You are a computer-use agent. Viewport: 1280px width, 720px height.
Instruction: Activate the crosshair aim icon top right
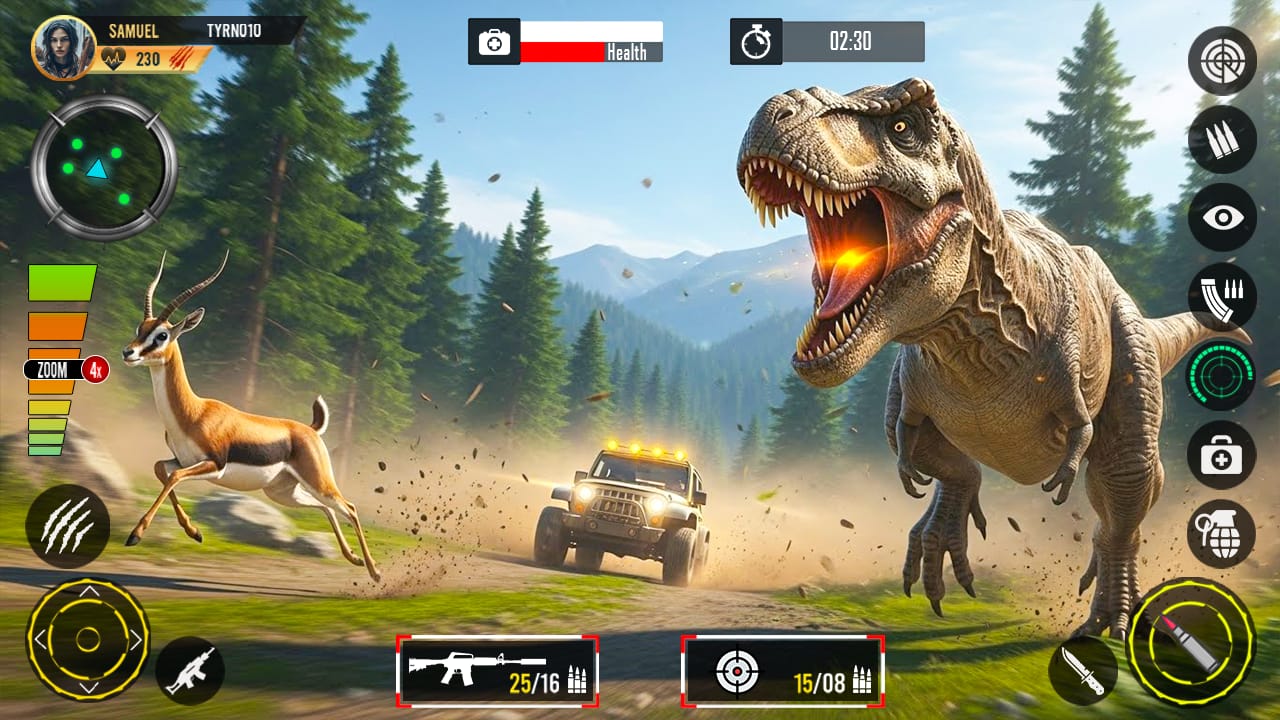pyautogui.click(x=1221, y=60)
